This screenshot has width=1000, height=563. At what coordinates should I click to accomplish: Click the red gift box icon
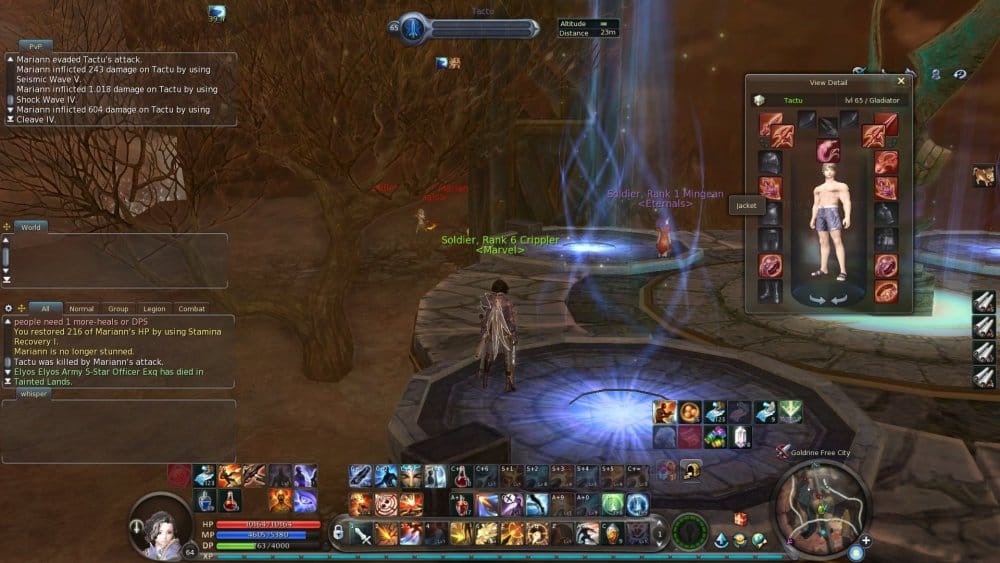point(741,518)
